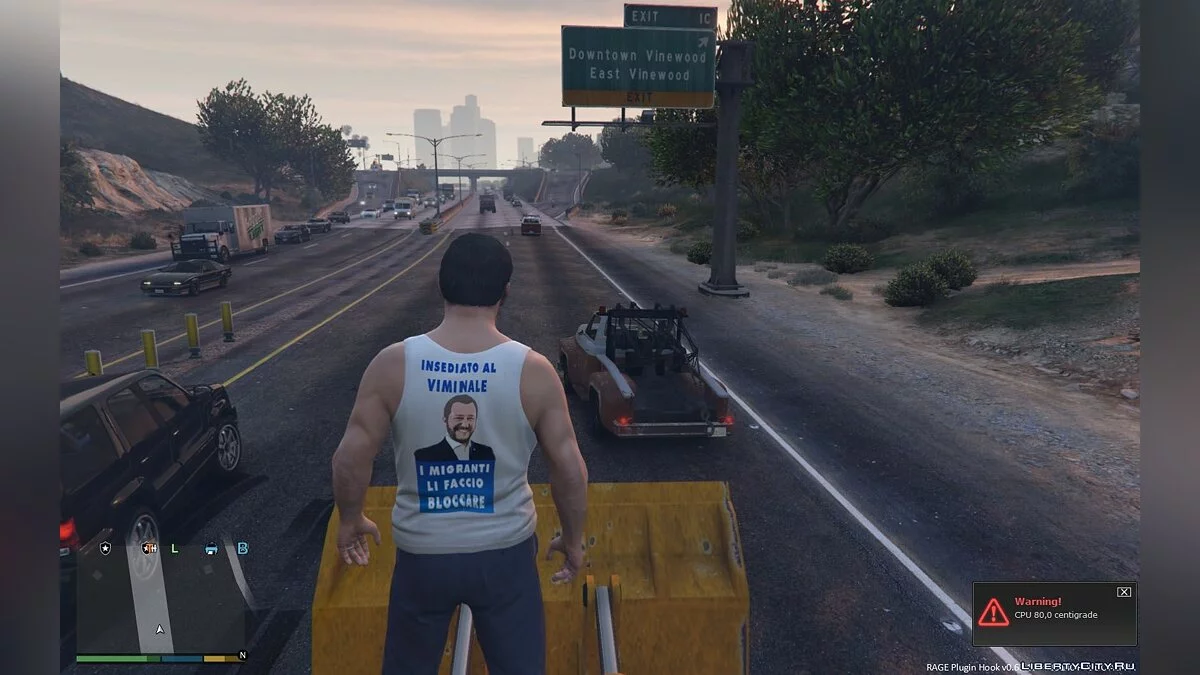Click the red warning triangle icon
The height and width of the screenshot is (675, 1200).
point(993,613)
